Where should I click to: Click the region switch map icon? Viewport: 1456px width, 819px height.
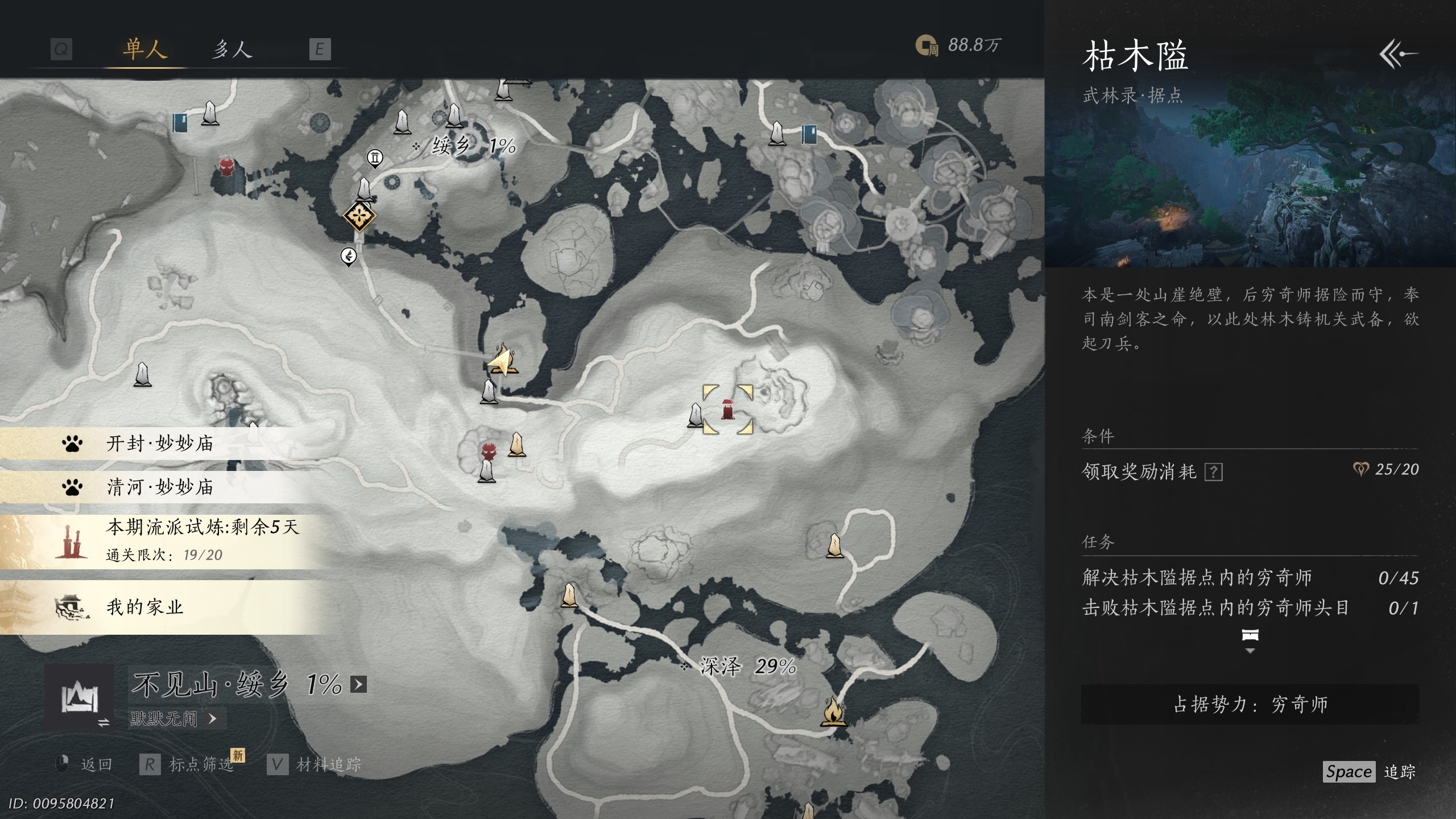(x=79, y=697)
